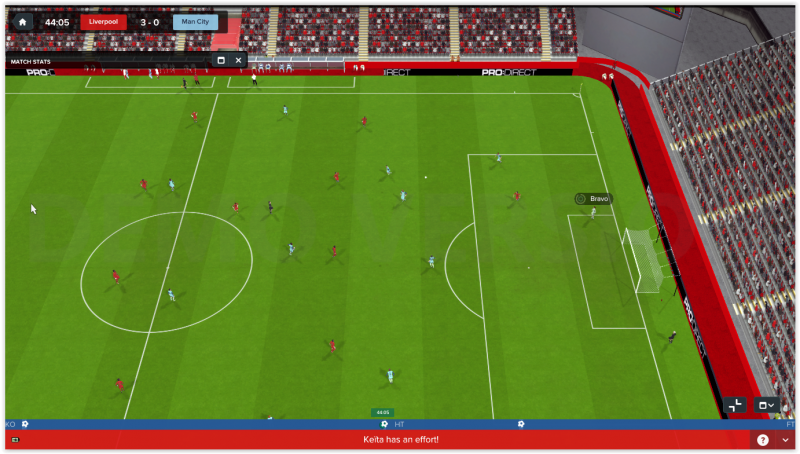The height and width of the screenshot is (454, 800).
Task: Maximize the Match Stats panel
Action: [x=221, y=60]
